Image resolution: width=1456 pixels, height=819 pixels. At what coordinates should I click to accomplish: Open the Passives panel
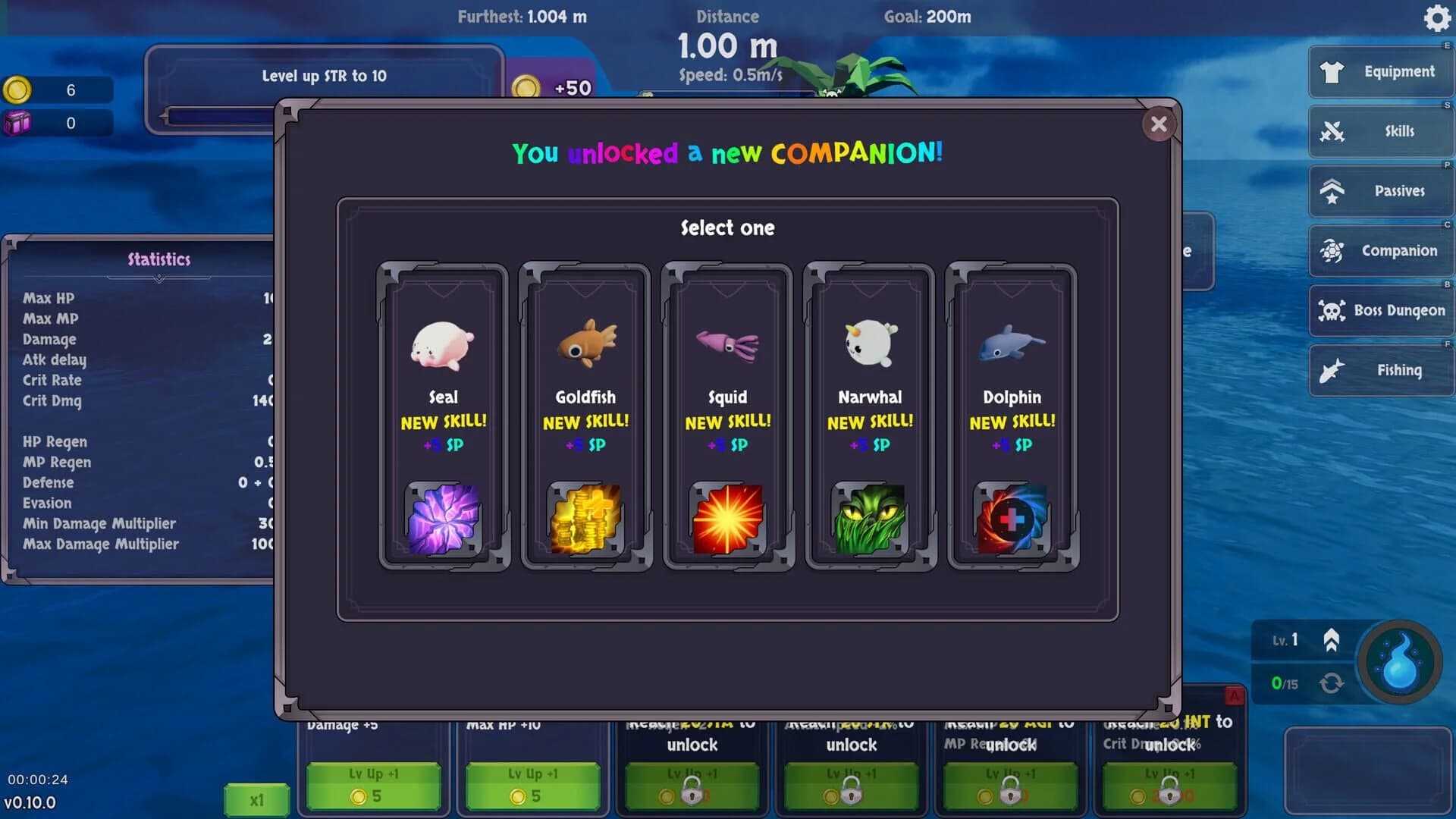click(1380, 190)
